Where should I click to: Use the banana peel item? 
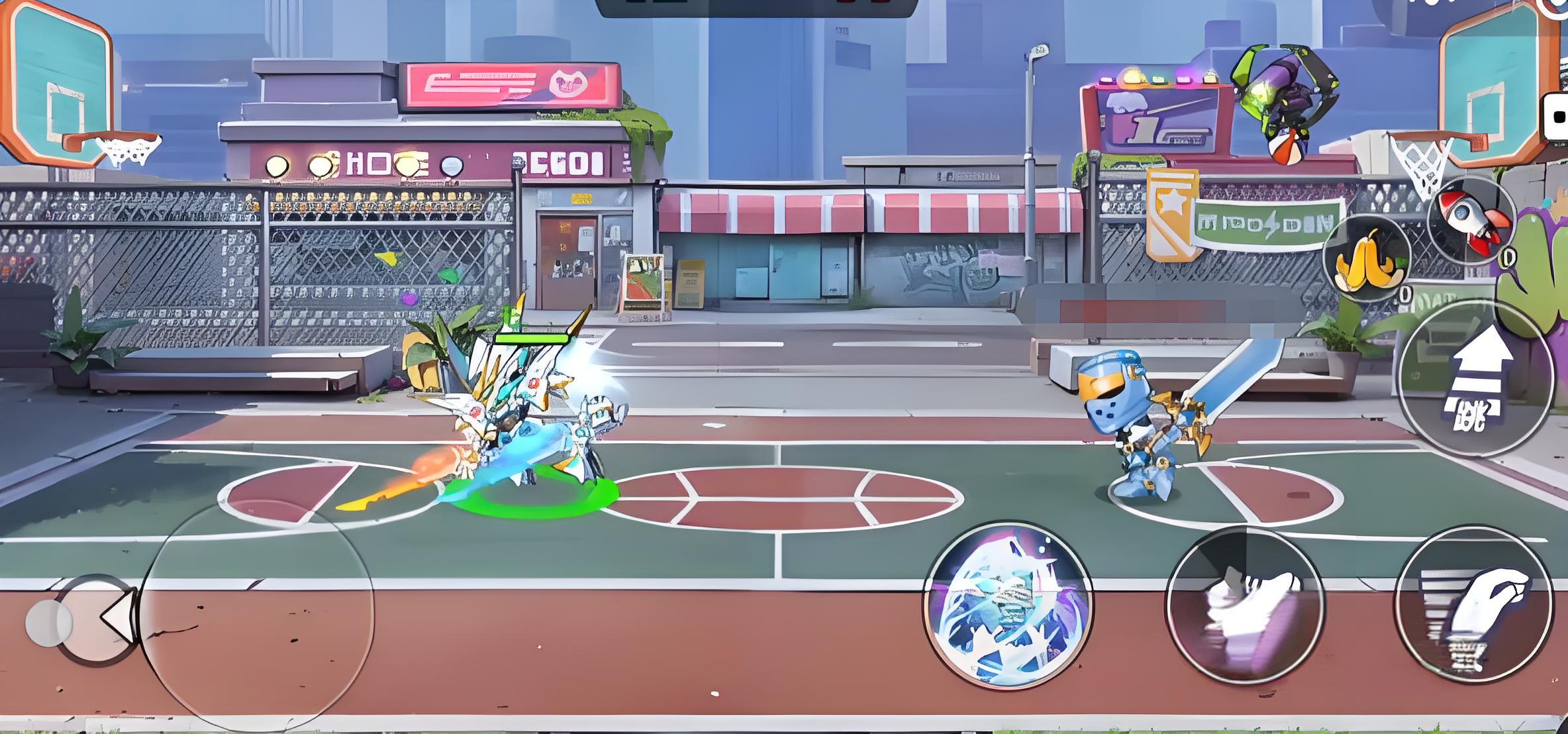[x=1367, y=258]
